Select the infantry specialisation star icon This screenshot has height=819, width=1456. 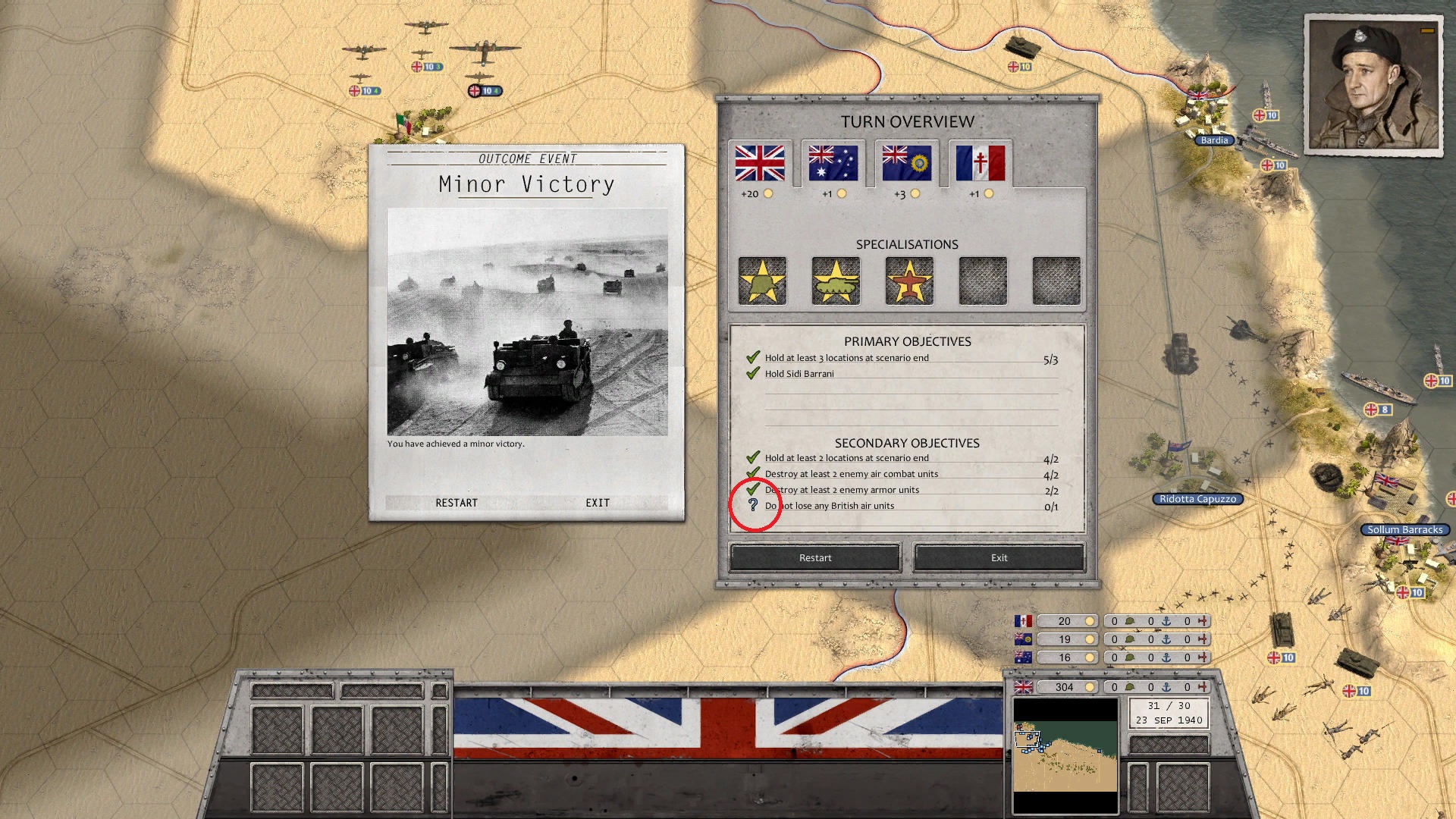tap(761, 281)
